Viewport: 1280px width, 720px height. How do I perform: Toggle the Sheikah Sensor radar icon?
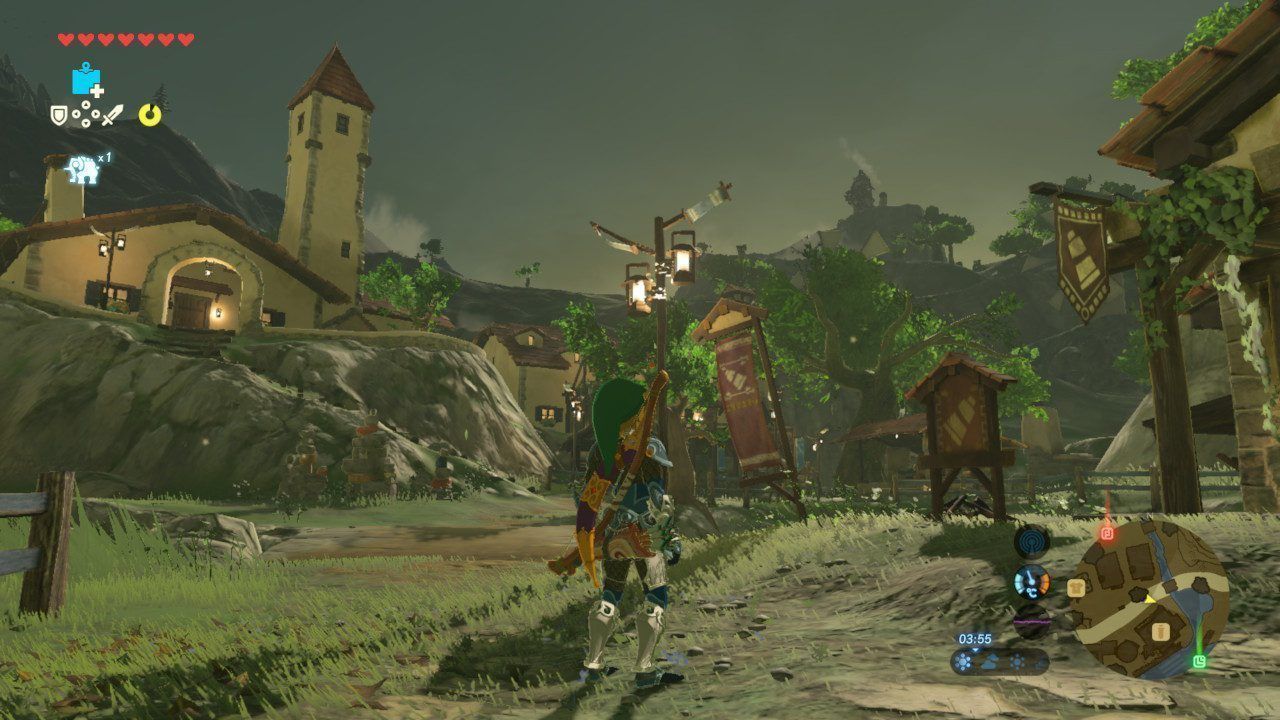(1032, 543)
